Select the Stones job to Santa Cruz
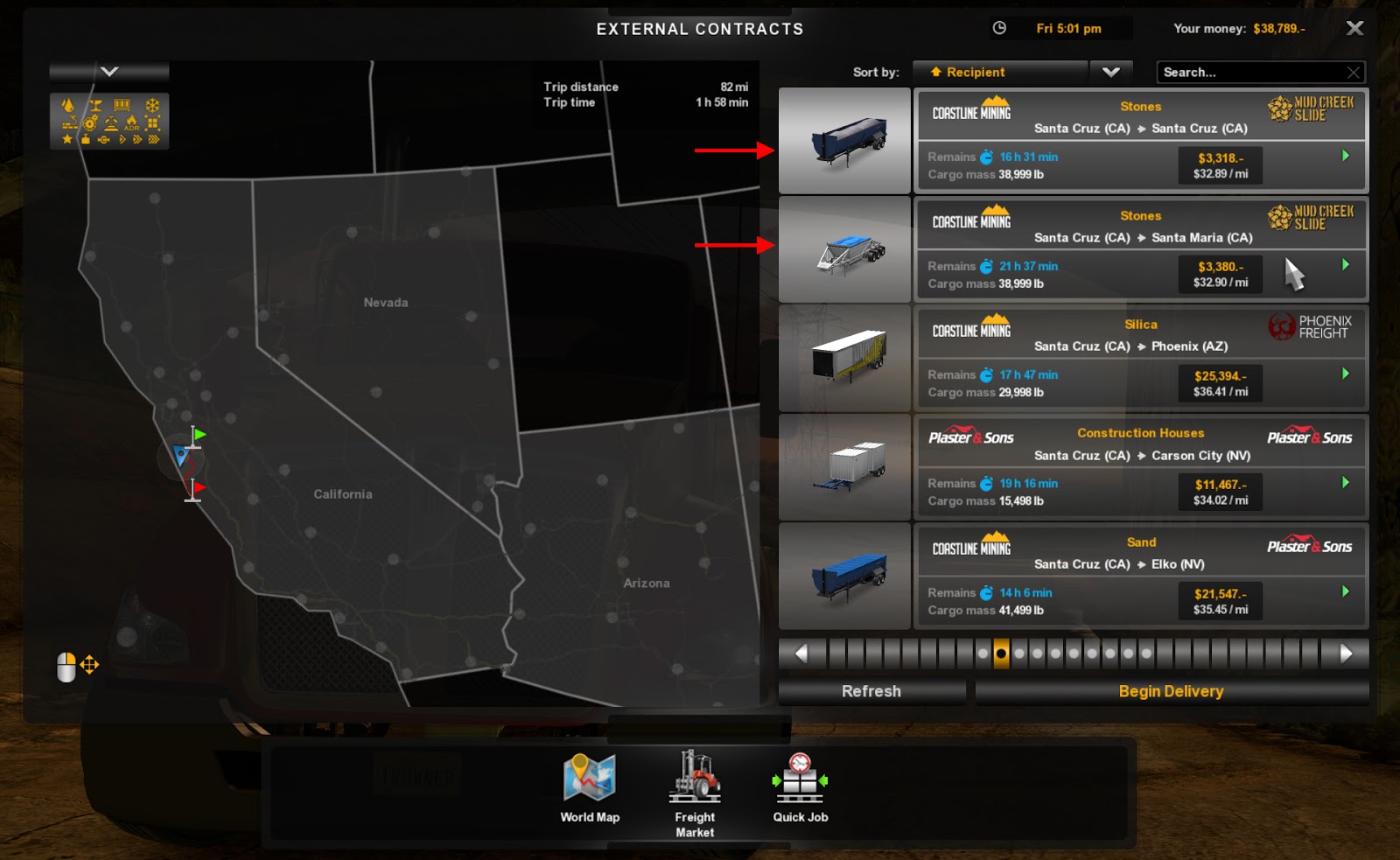The image size is (1400, 860). tap(1140, 140)
